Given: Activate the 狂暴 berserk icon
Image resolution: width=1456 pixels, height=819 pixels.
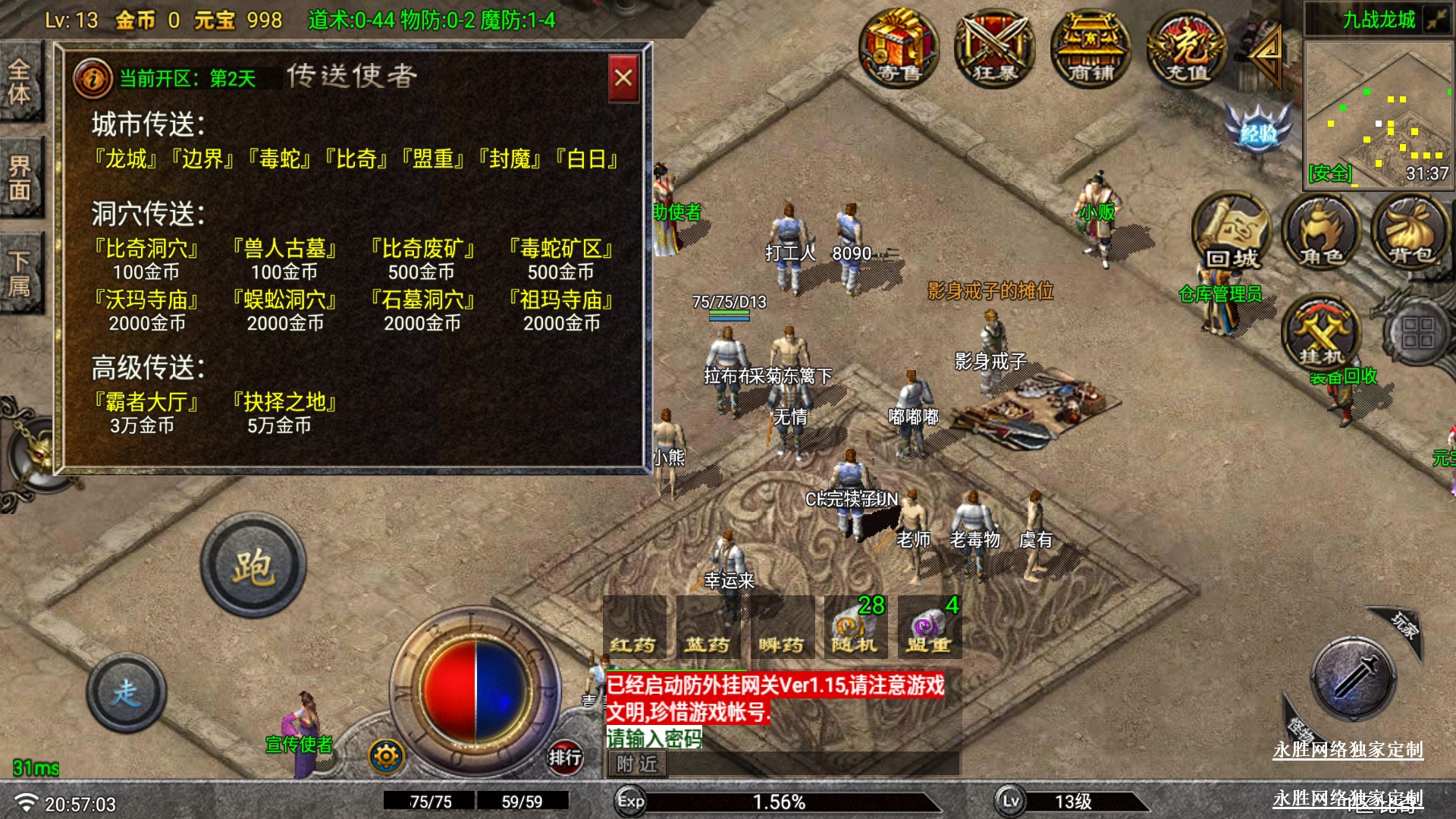Looking at the screenshot, I should (x=994, y=48).
